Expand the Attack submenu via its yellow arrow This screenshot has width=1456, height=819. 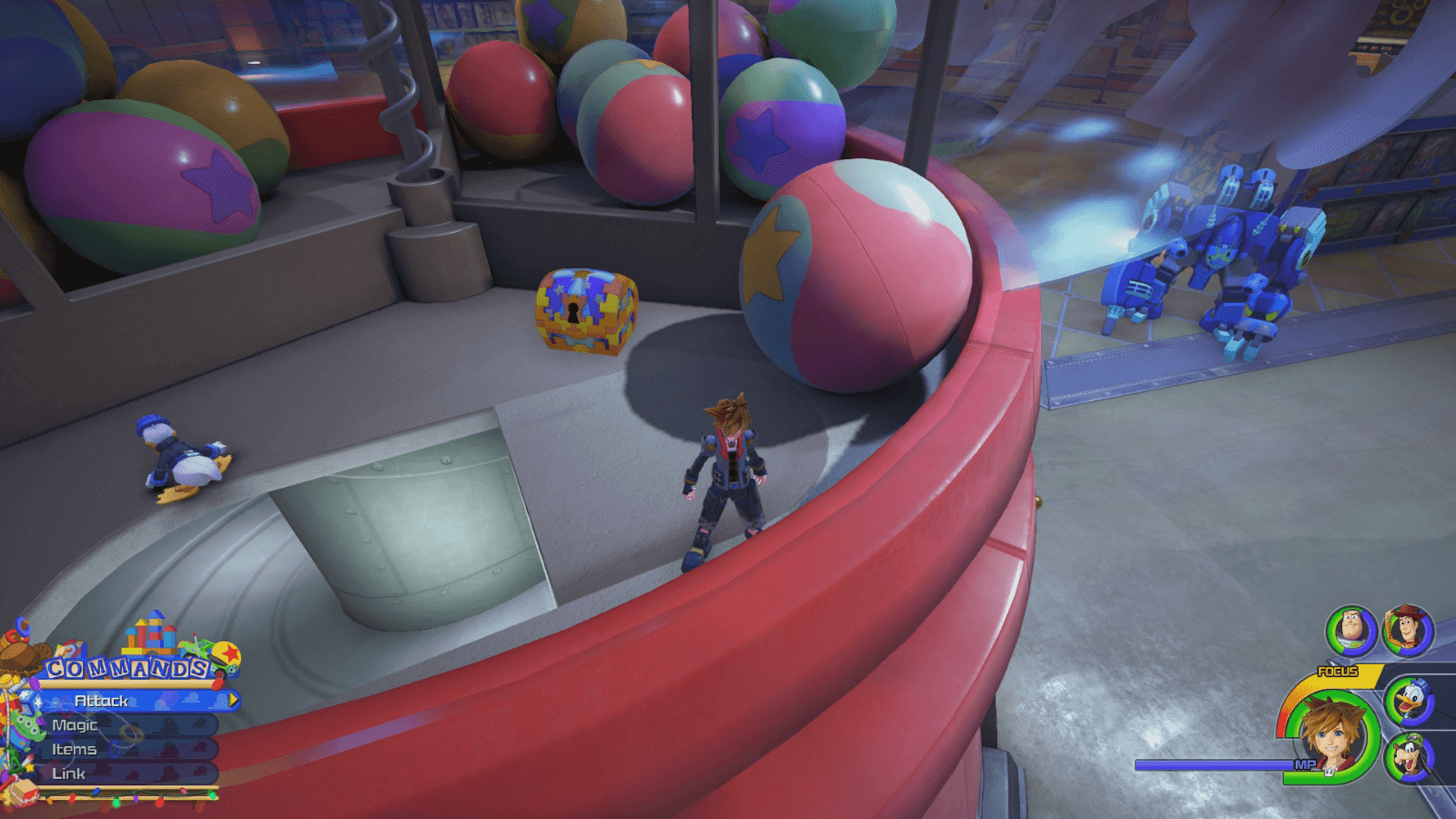[x=233, y=700]
